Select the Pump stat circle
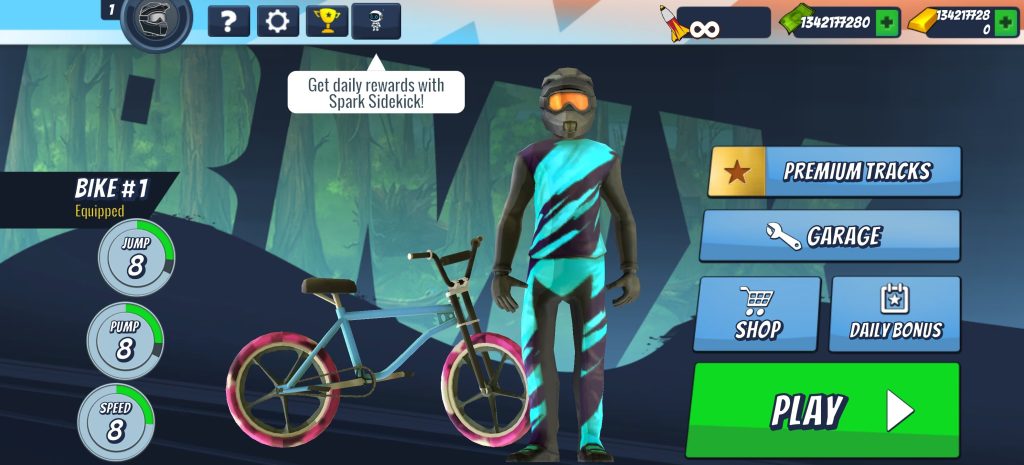This screenshot has width=1024, height=465. pos(125,340)
